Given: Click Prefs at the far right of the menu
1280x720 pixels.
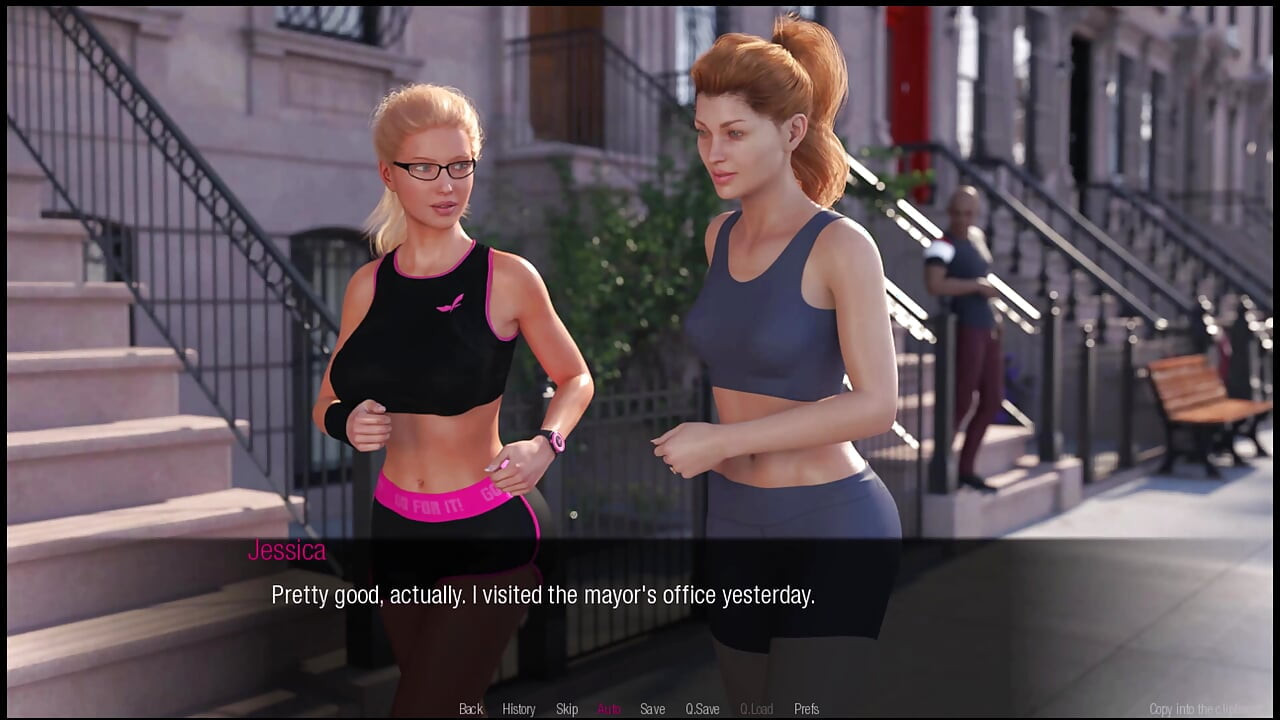Looking at the screenshot, I should (x=806, y=708).
